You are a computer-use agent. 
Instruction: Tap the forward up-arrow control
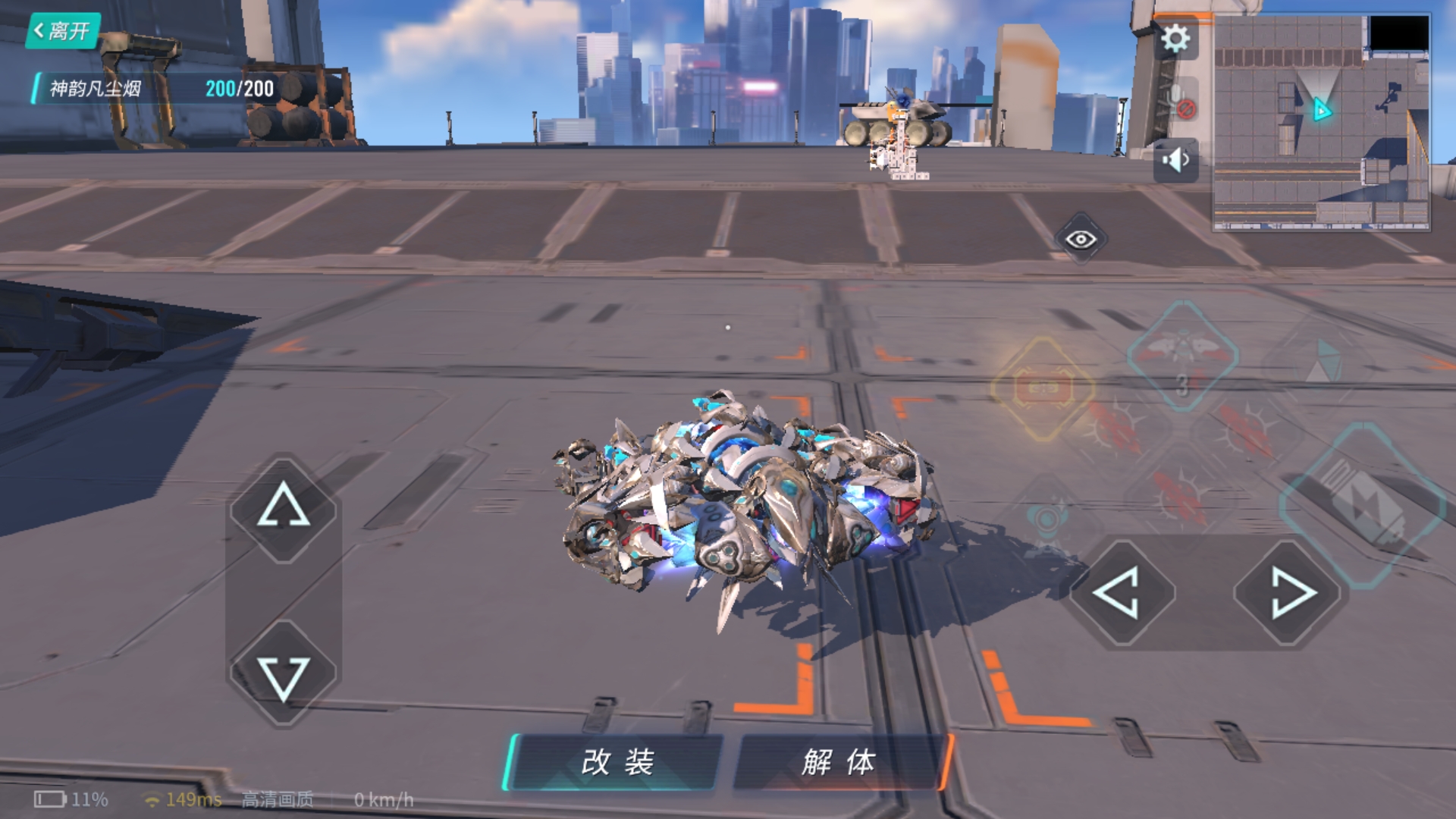[x=284, y=507]
